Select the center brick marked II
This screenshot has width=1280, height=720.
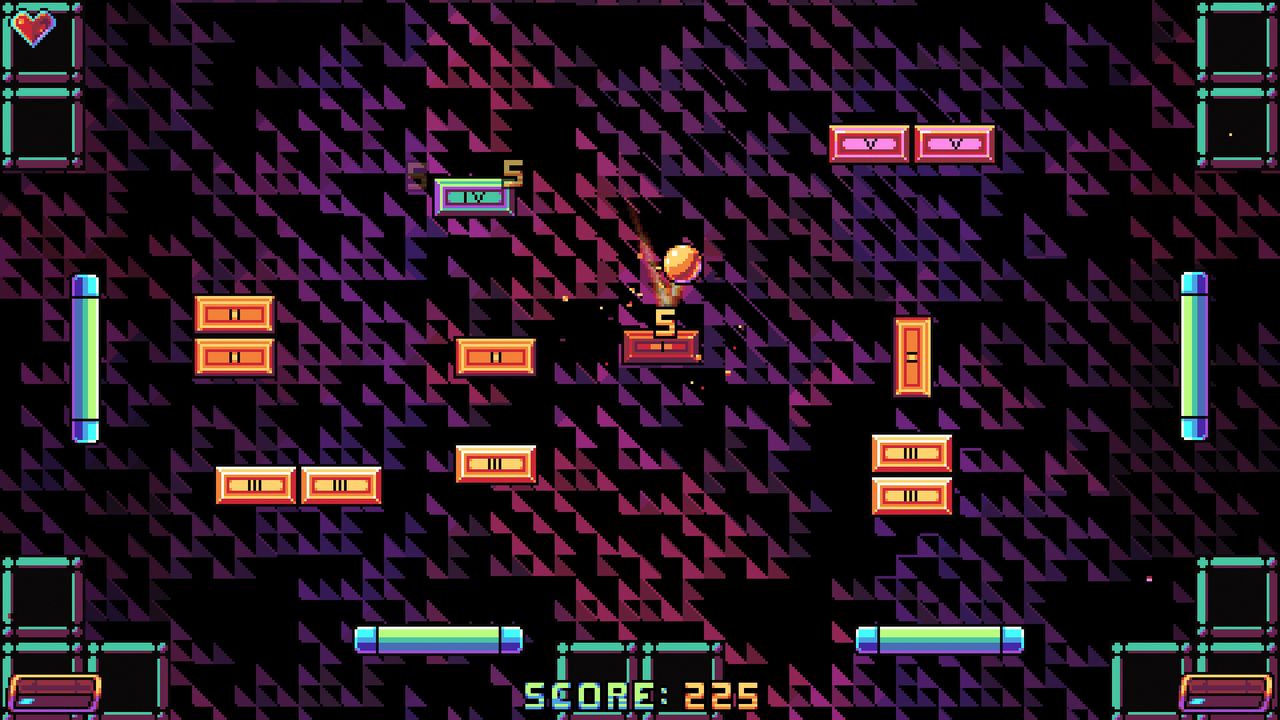tap(496, 355)
